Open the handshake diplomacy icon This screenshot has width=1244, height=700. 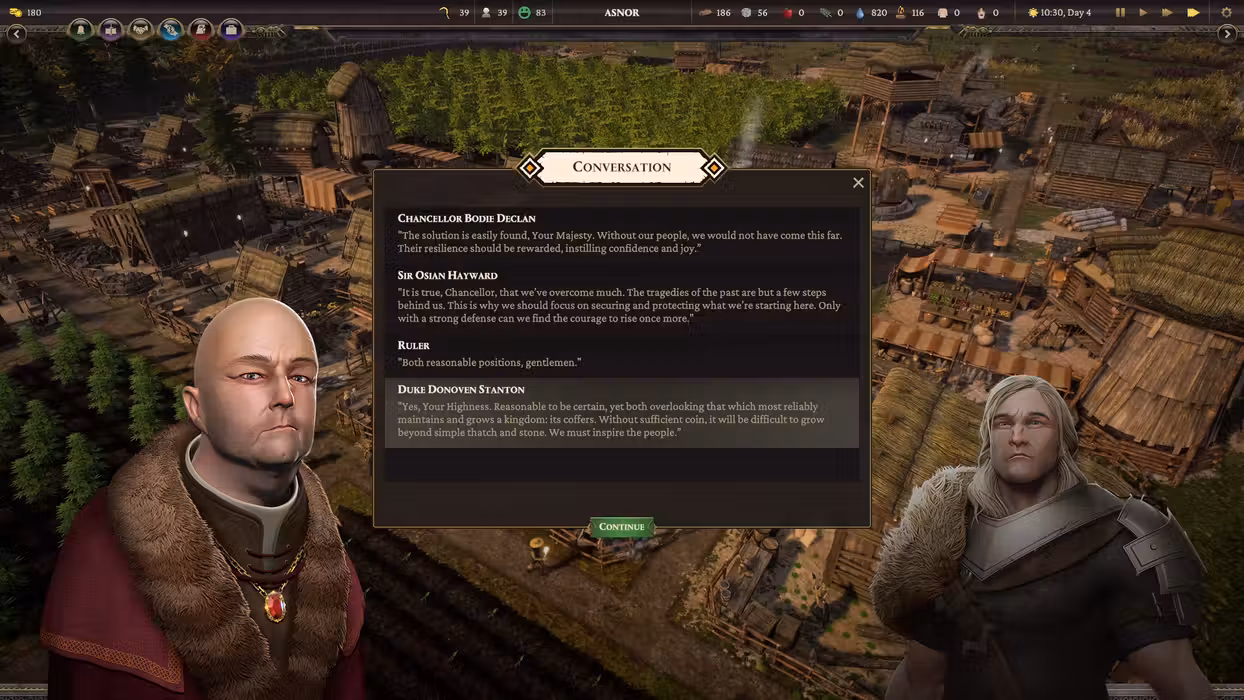(x=141, y=30)
